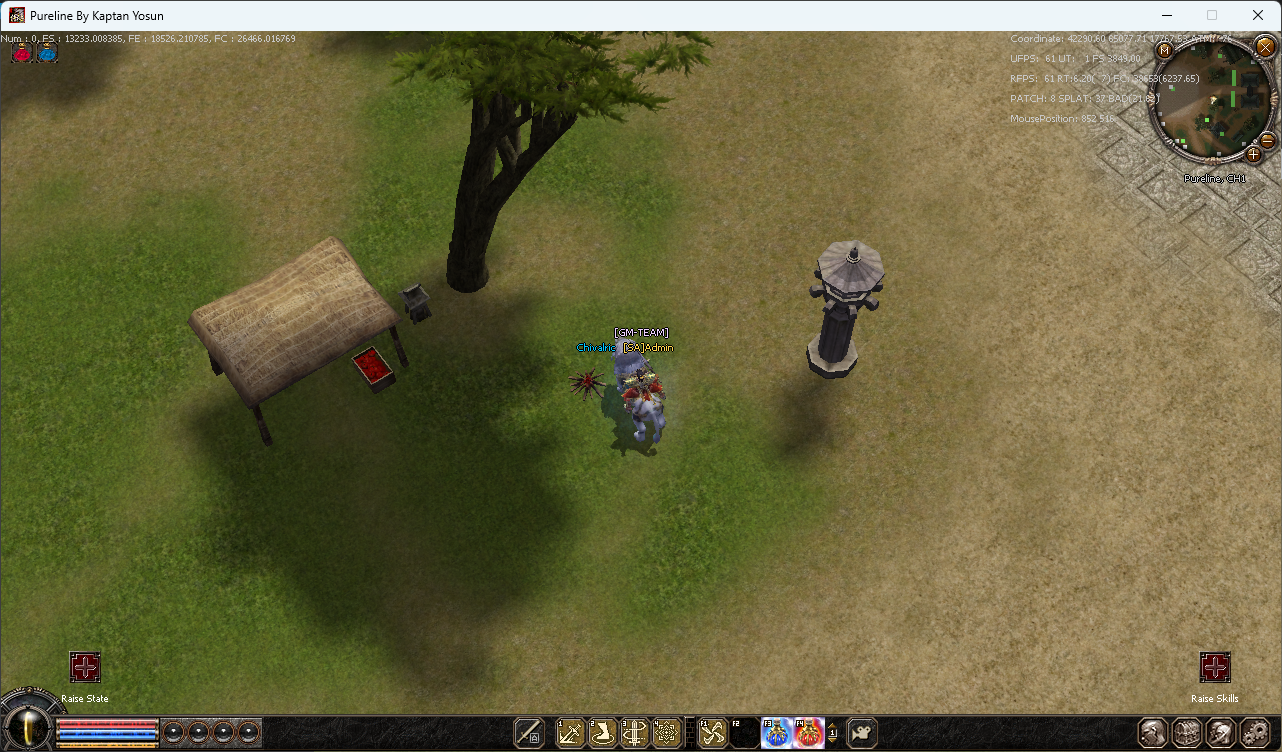This screenshot has height=752, width=1282.
Task: Select the aura skill in slot 4
Action: pyautogui.click(x=666, y=732)
